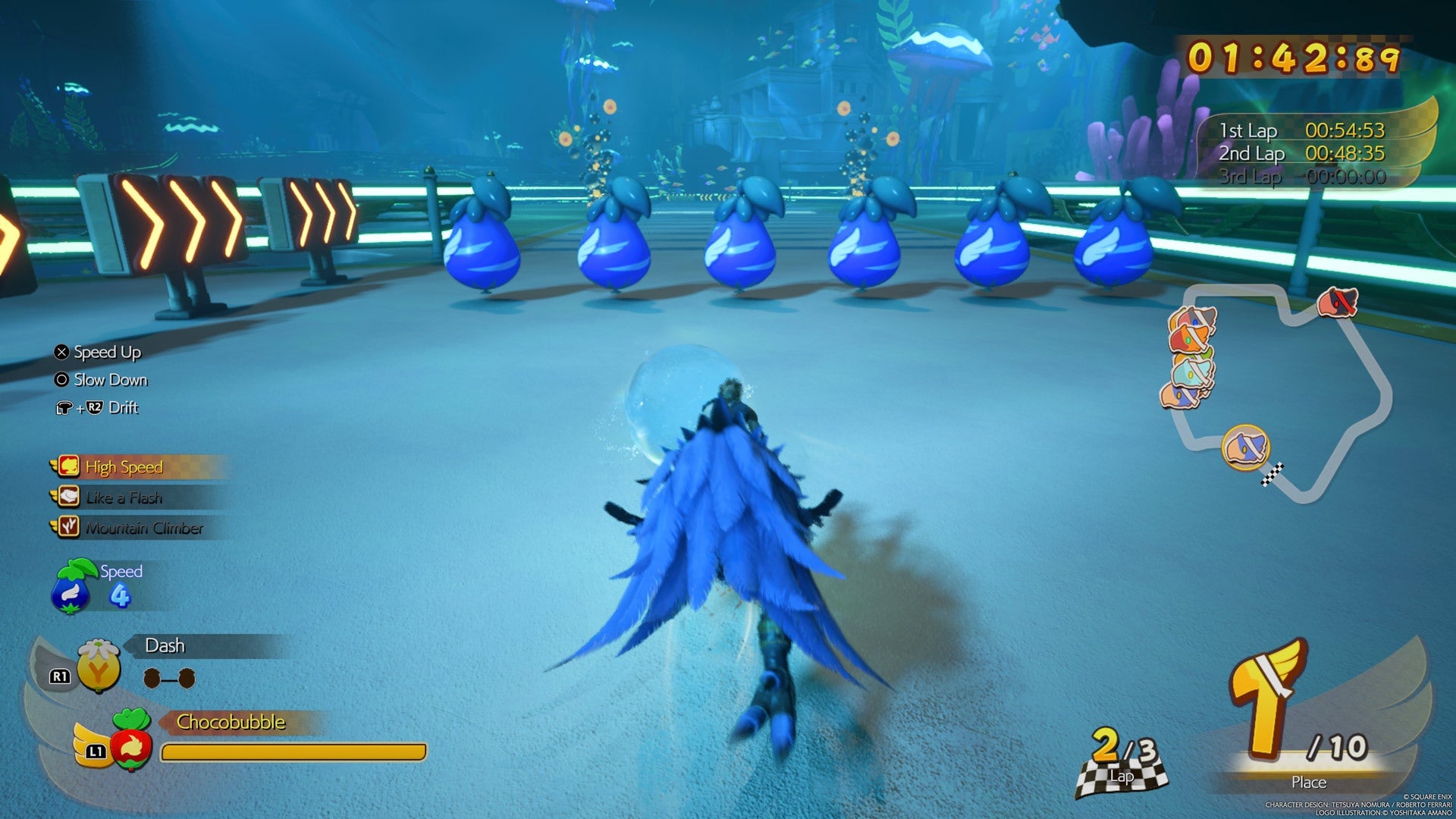Click the Like a Flash ability icon
This screenshot has width=1456, height=819.
tap(67, 497)
